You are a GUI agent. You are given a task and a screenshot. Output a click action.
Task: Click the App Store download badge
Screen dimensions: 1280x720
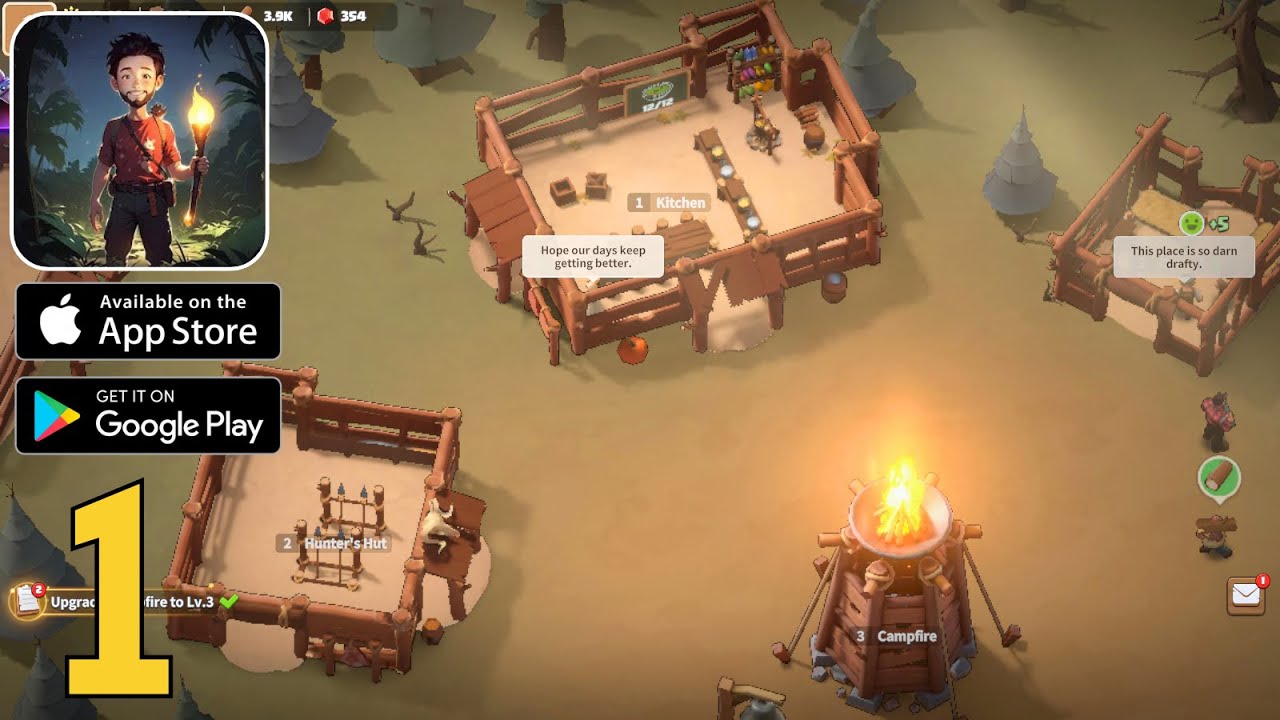(148, 320)
